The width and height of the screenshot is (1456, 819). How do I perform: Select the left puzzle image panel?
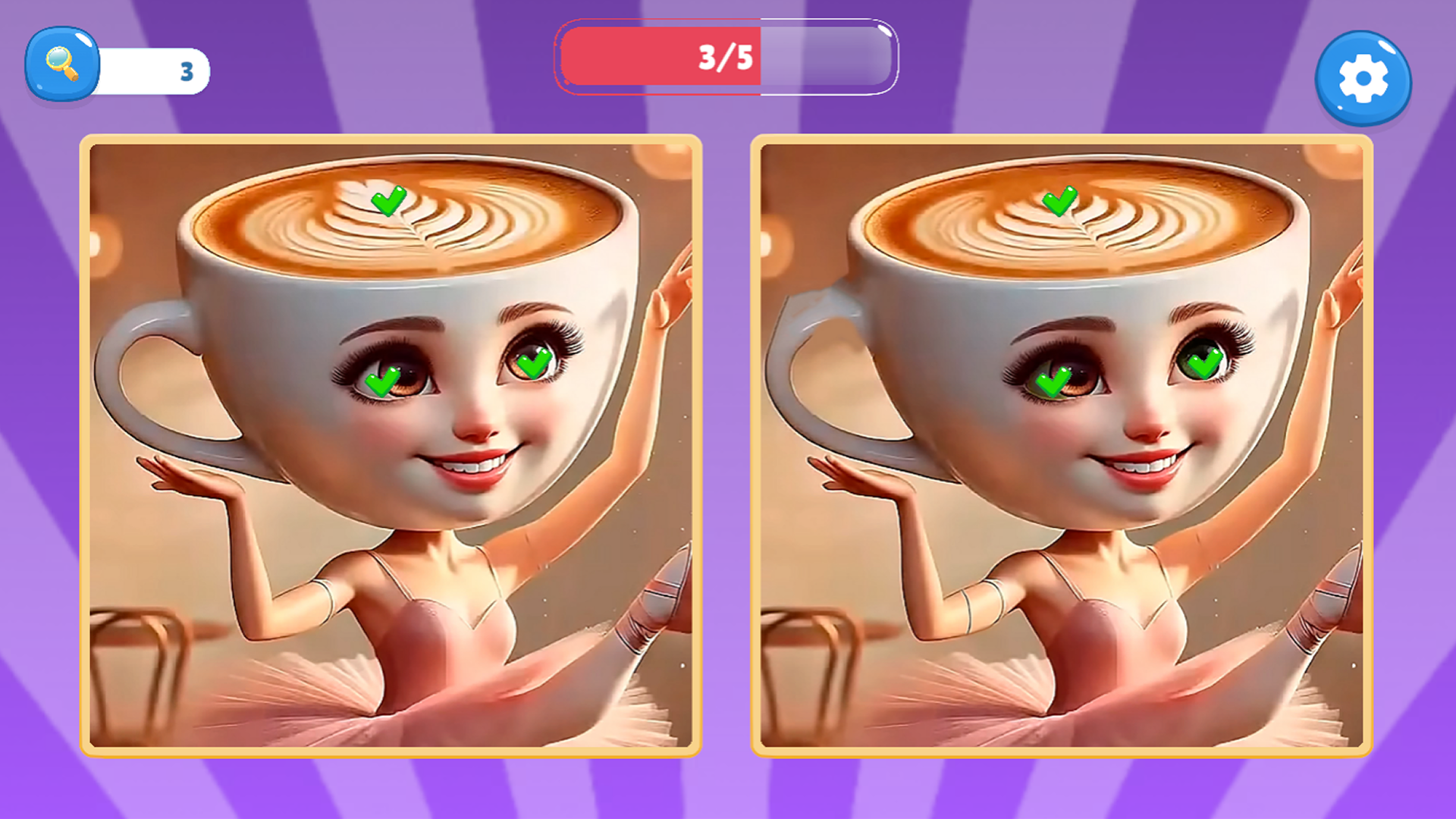click(391, 447)
